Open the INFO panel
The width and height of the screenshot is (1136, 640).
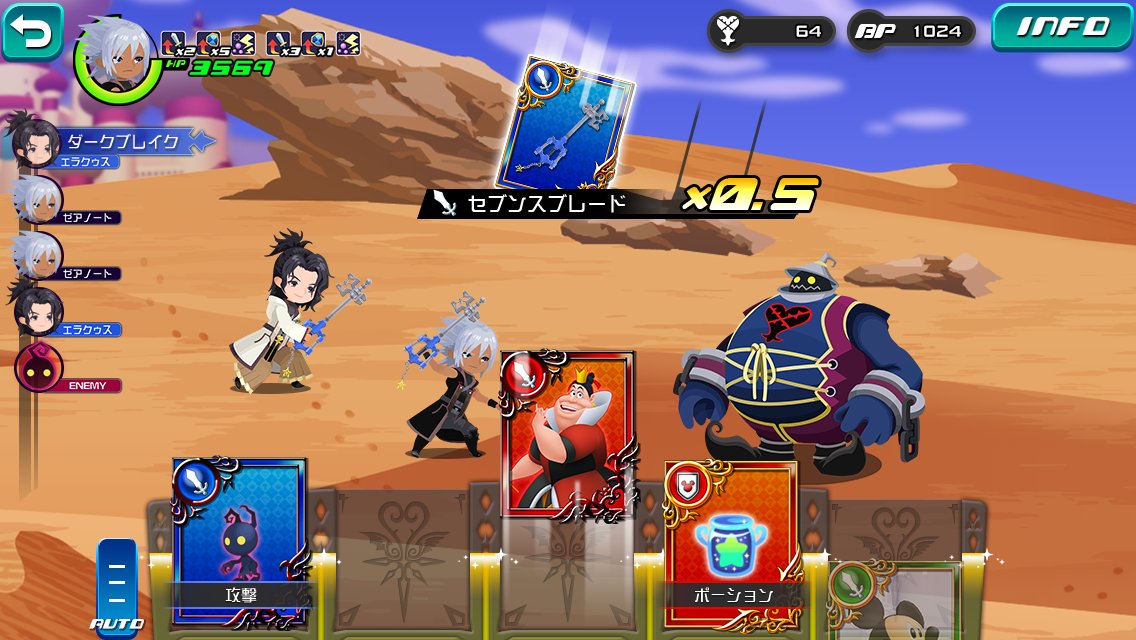pyautogui.click(x=1062, y=27)
